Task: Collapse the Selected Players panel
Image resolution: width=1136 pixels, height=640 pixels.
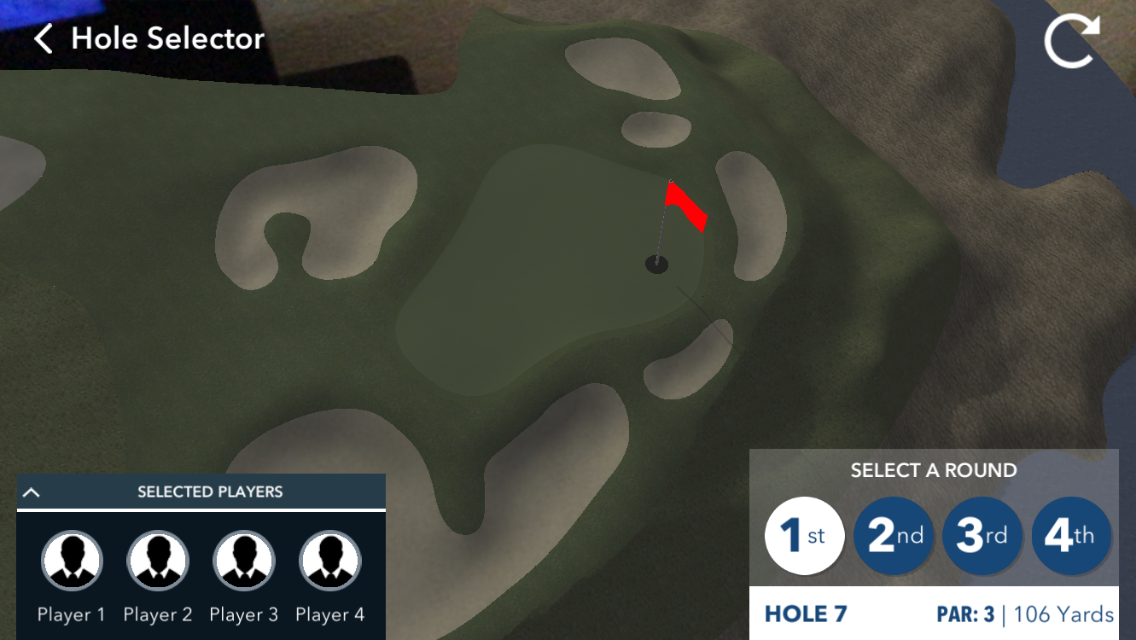Action: pyautogui.click(x=31, y=492)
